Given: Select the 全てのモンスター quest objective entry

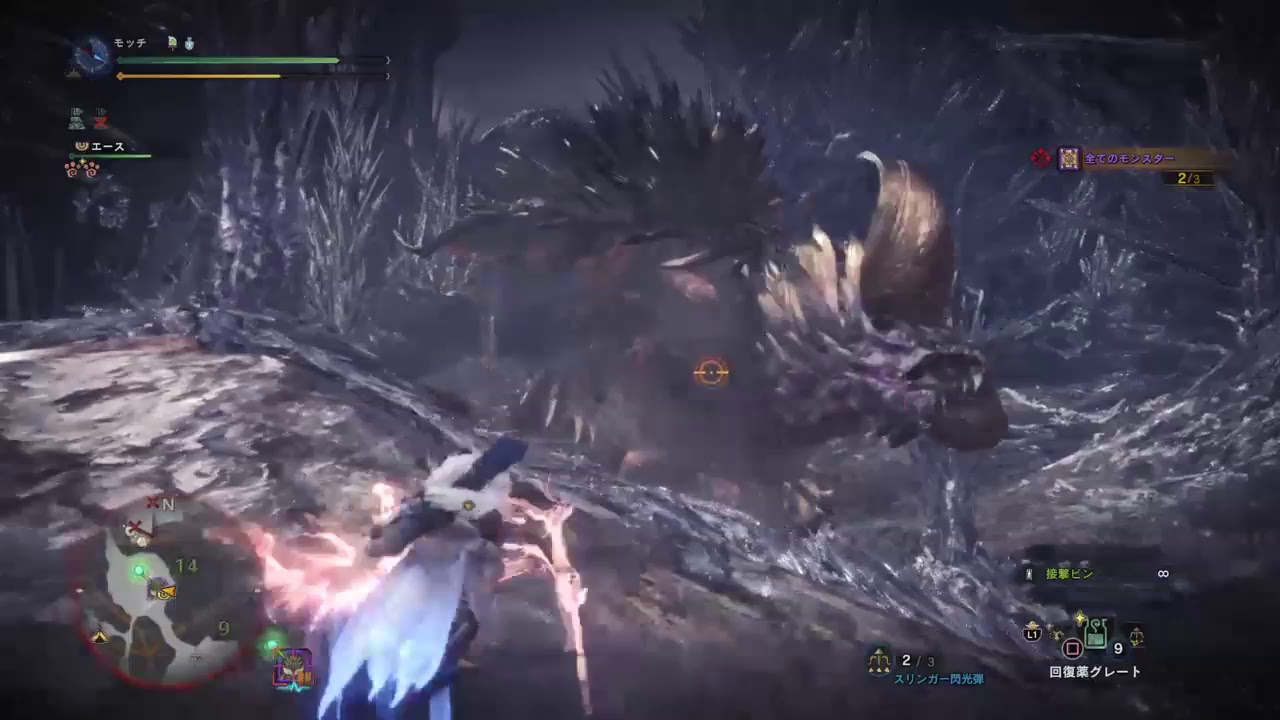Looking at the screenshot, I should point(1130,157).
